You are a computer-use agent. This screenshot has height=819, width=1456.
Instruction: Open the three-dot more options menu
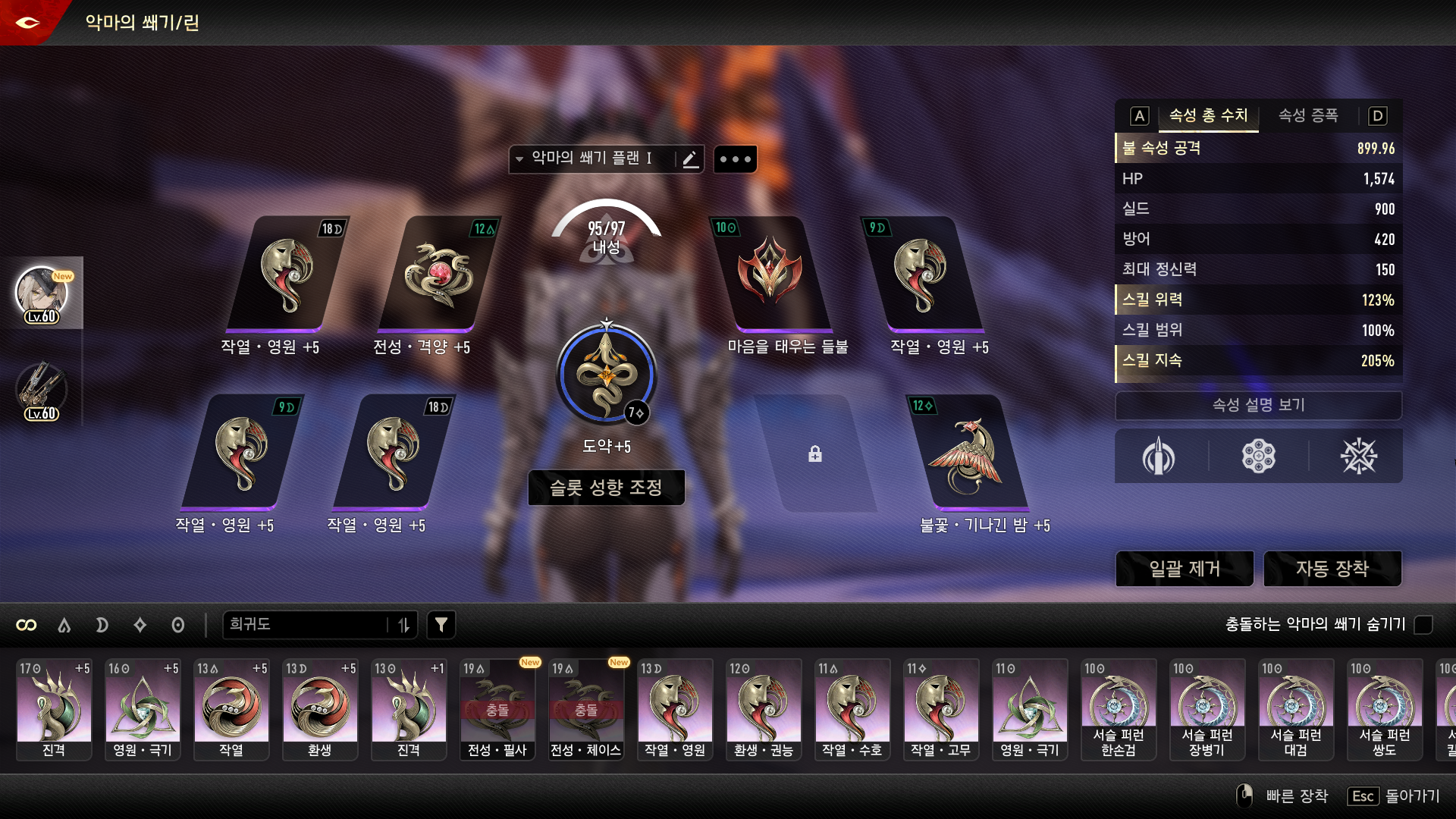tap(735, 159)
